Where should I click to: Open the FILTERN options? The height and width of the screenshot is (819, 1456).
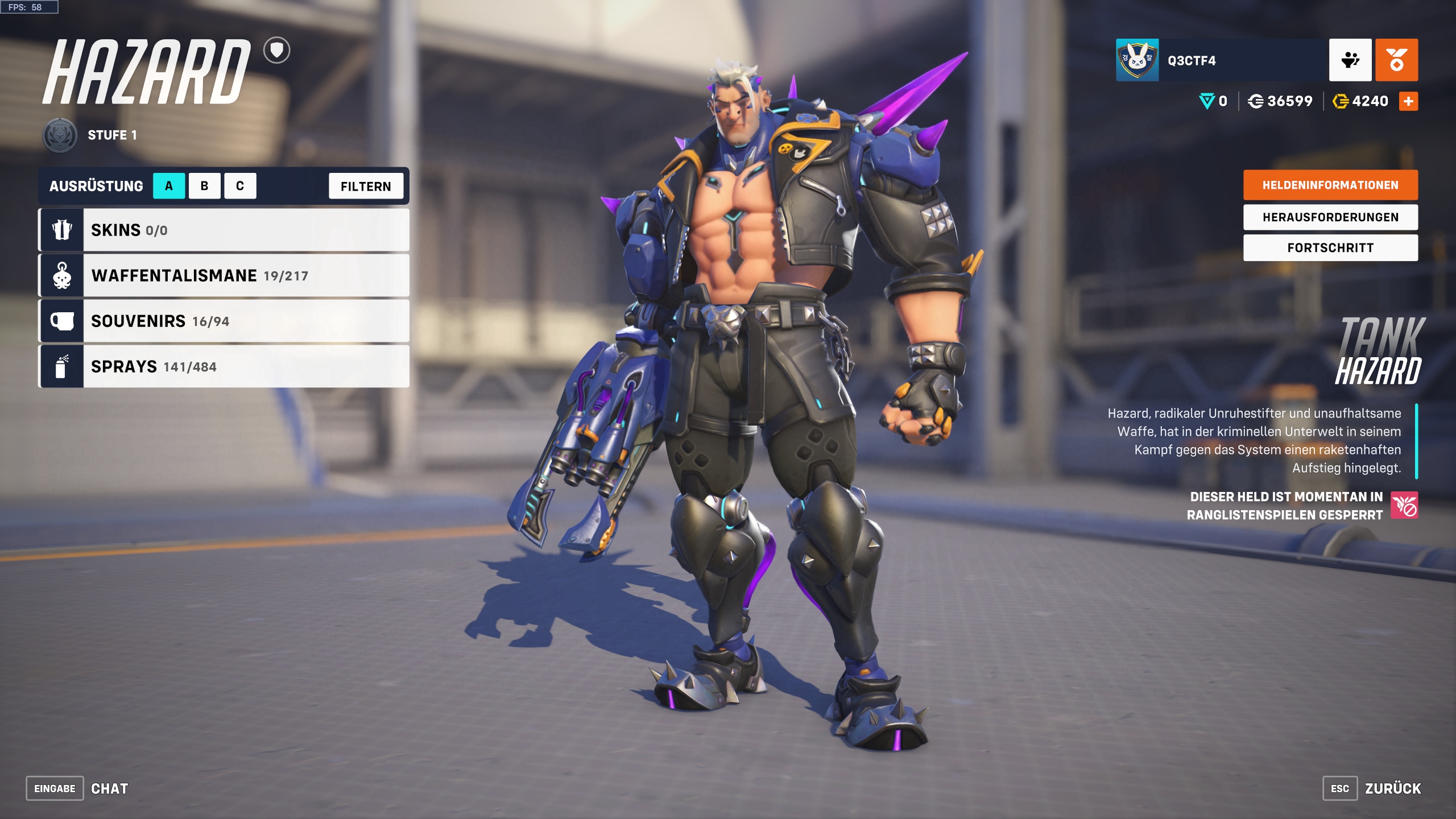click(366, 185)
